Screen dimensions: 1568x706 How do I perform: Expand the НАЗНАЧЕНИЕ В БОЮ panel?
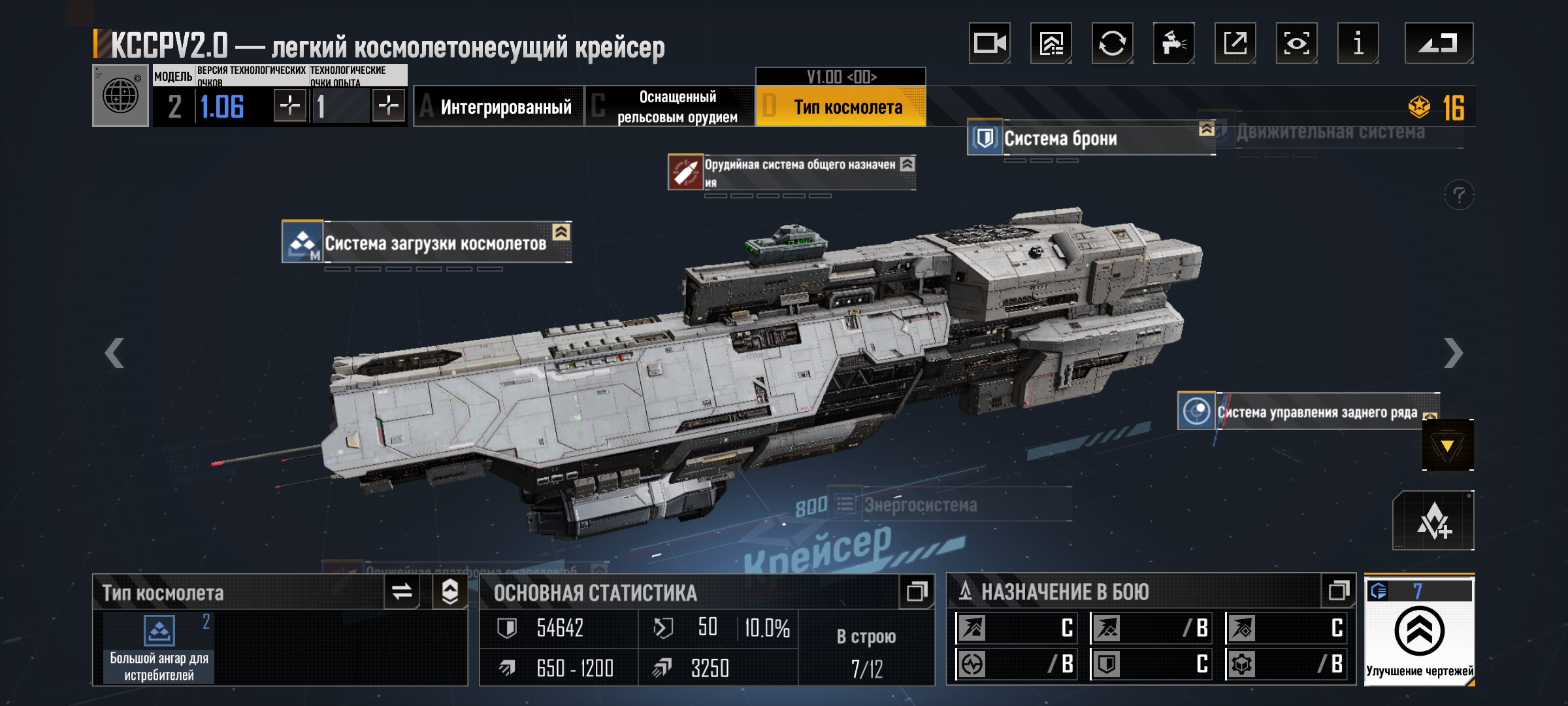tap(1338, 592)
